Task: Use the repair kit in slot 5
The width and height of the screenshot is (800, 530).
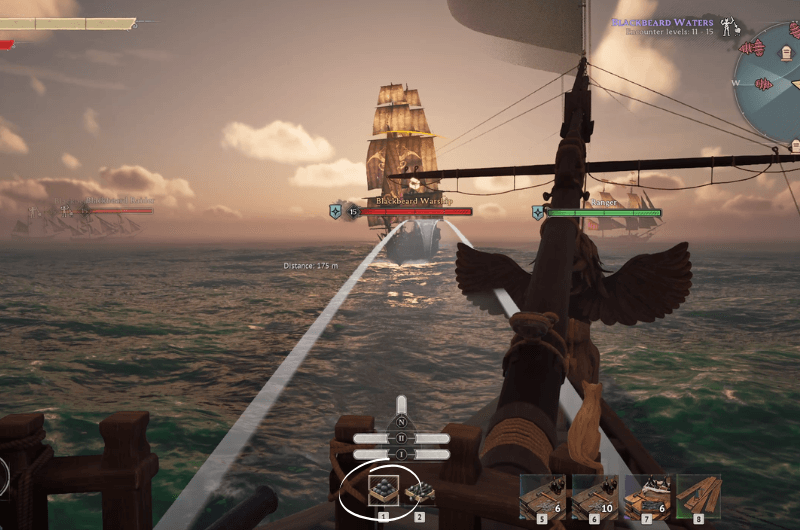Action: coord(542,496)
